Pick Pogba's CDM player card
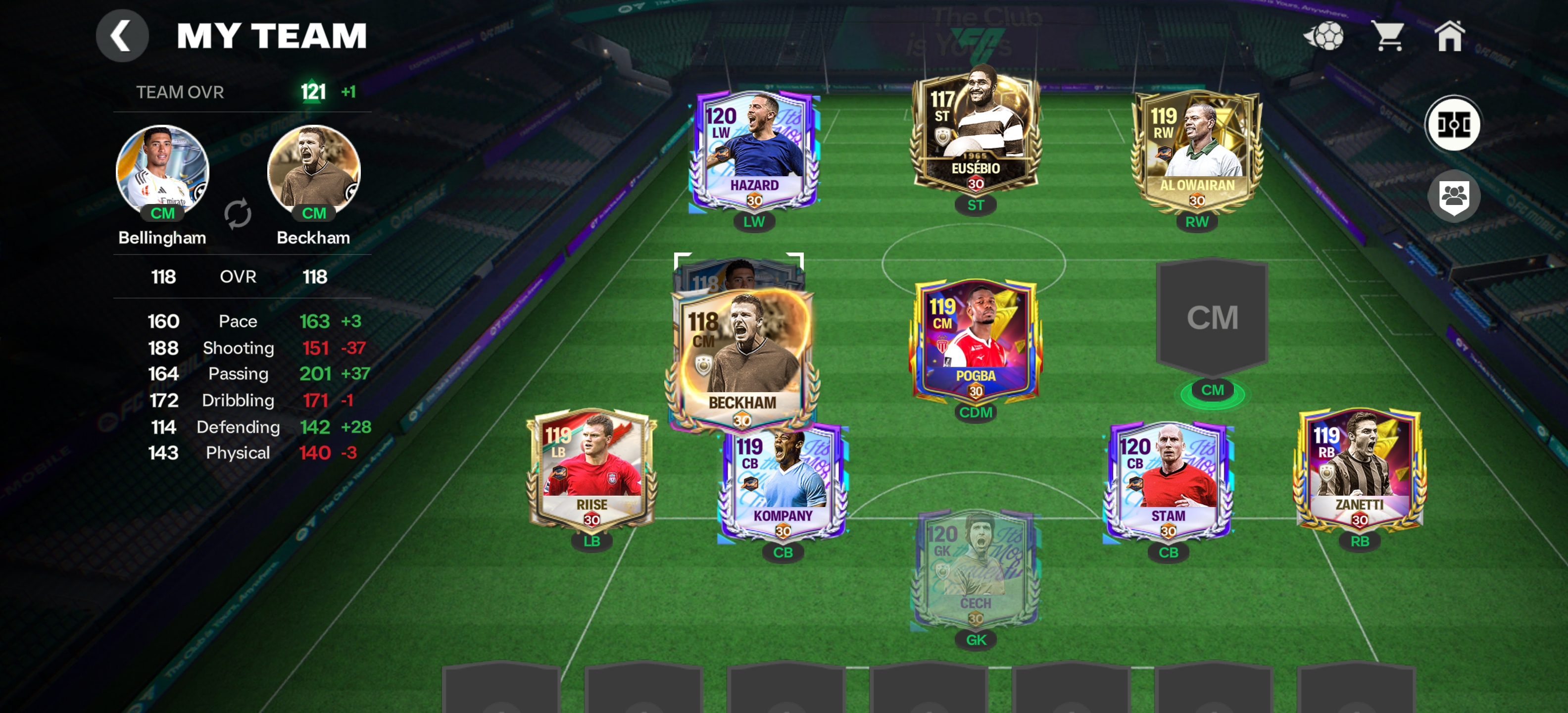The width and height of the screenshot is (1568, 713). 975,341
